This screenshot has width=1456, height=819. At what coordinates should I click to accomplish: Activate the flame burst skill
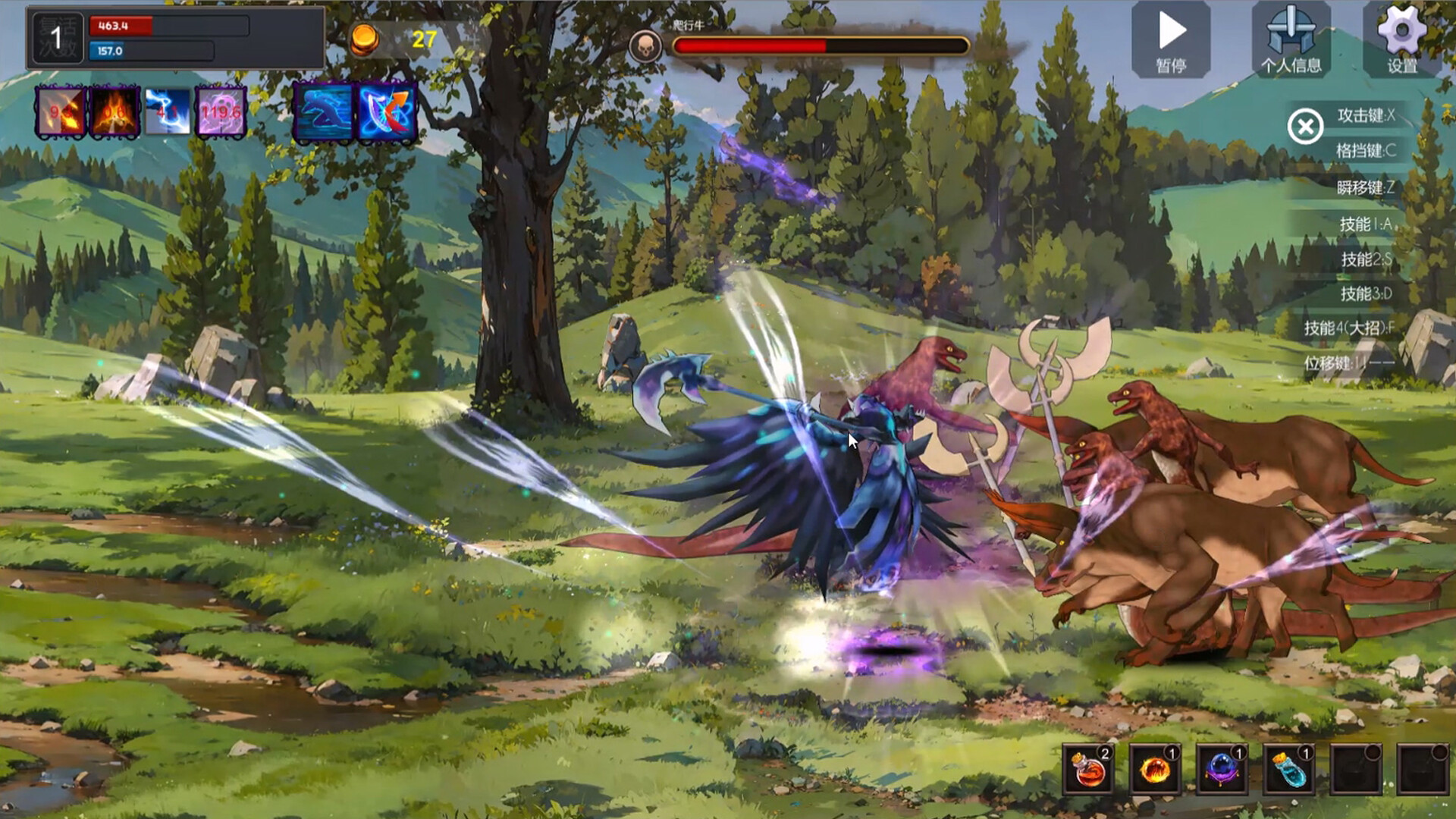pos(114,112)
